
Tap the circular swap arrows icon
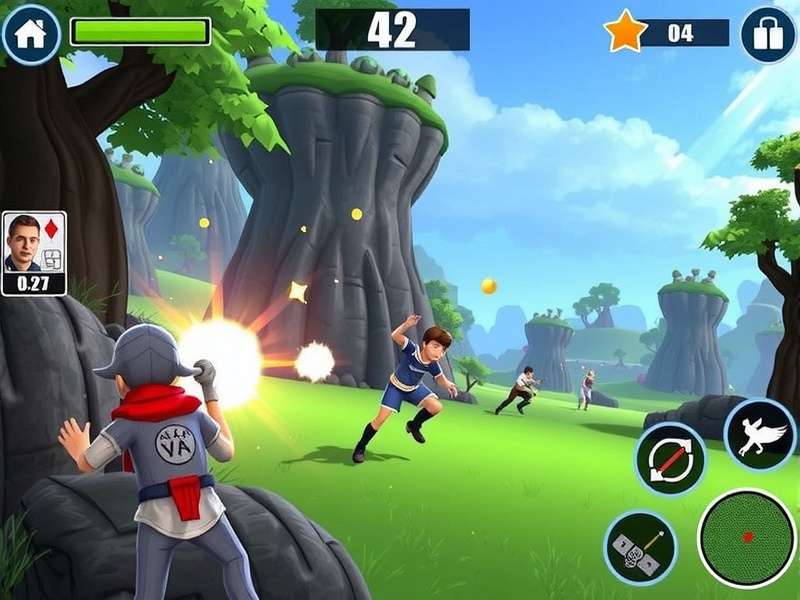(x=670, y=459)
